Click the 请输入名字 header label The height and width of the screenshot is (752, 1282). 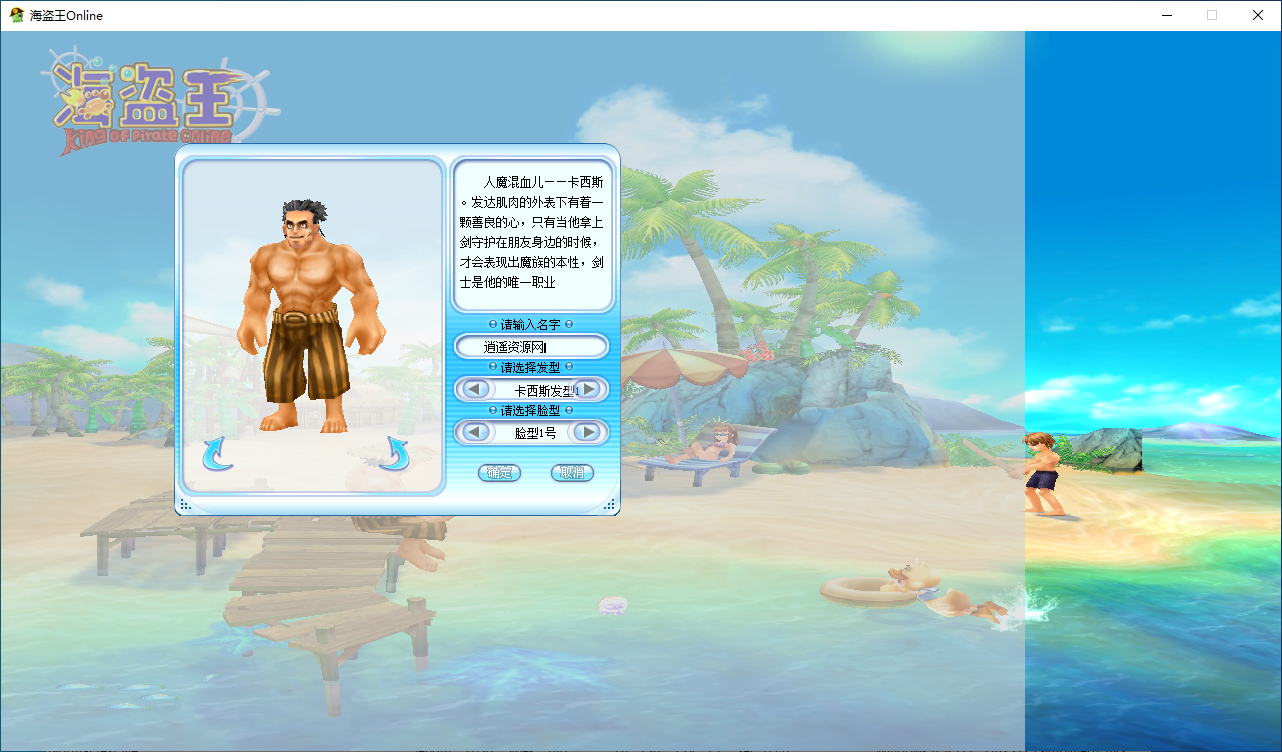click(531, 323)
